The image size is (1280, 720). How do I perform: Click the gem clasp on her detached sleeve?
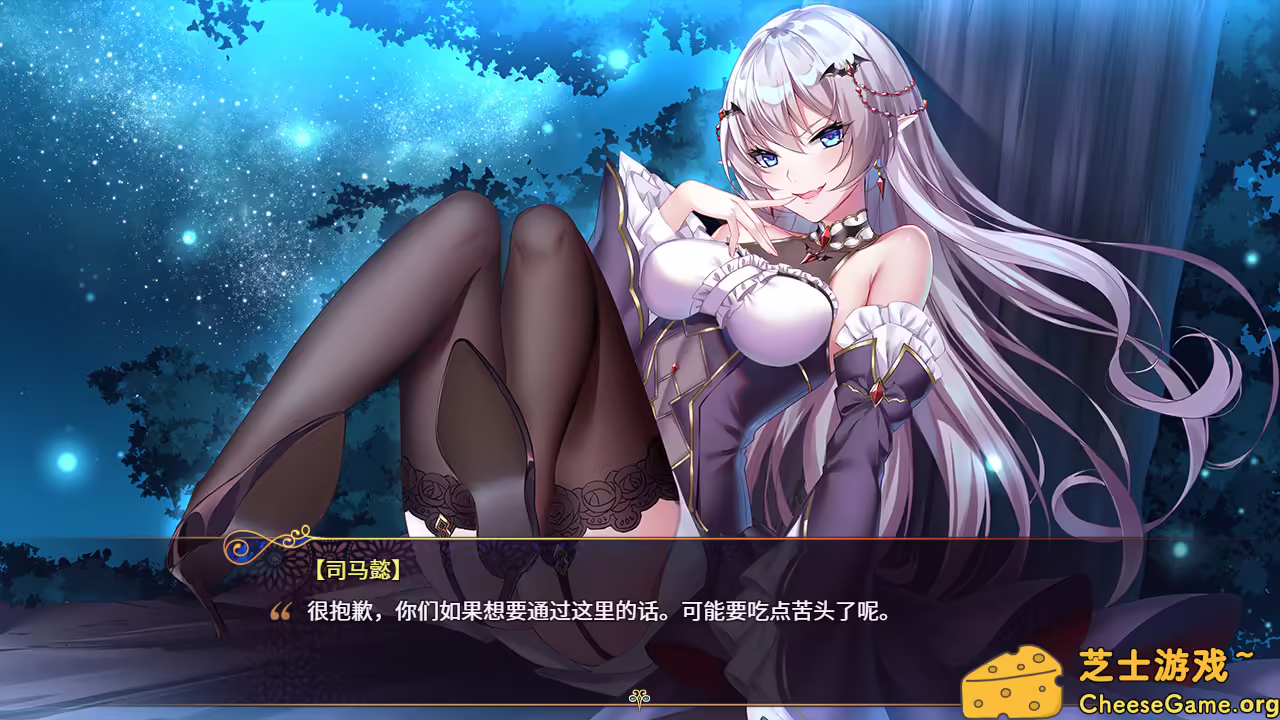pos(878,392)
